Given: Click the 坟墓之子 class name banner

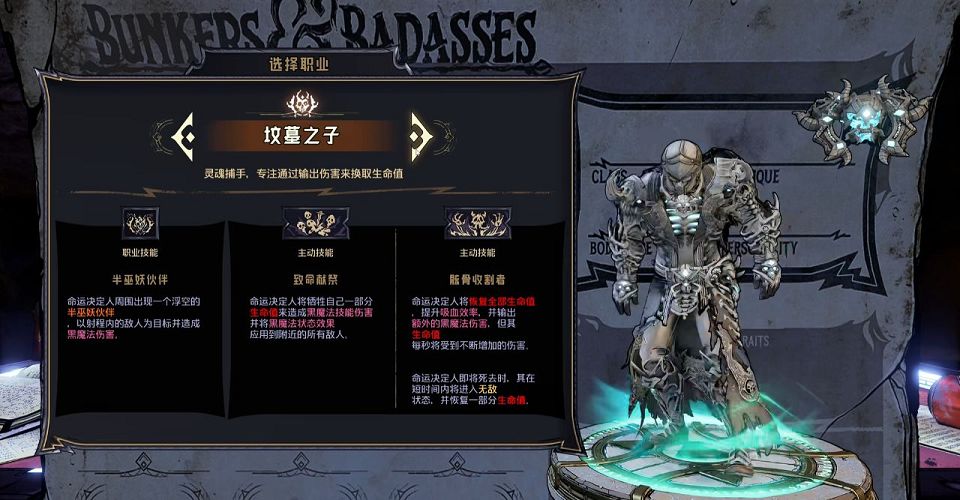Looking at the screenshot, I should (301, 134).
